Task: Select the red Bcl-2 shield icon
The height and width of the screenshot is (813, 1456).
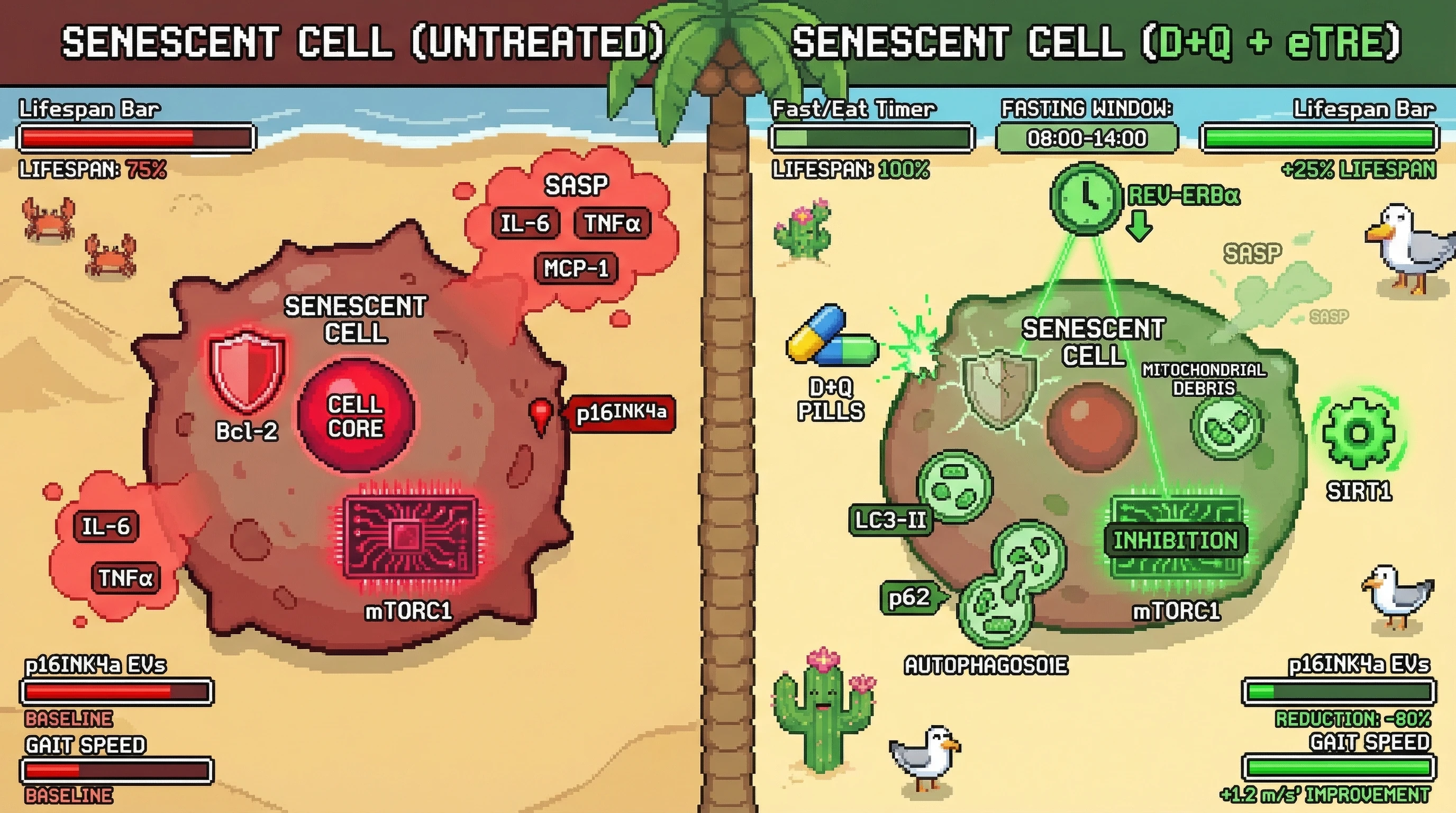Action: click(247, 369)
